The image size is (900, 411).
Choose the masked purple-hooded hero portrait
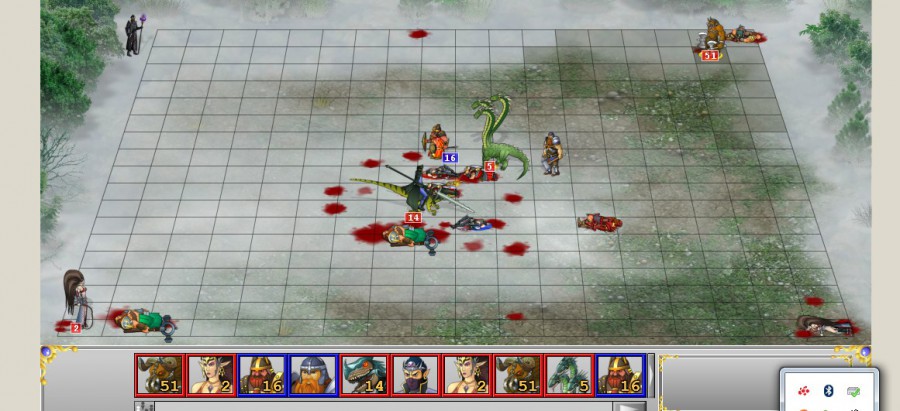click(x=415, y=375)
